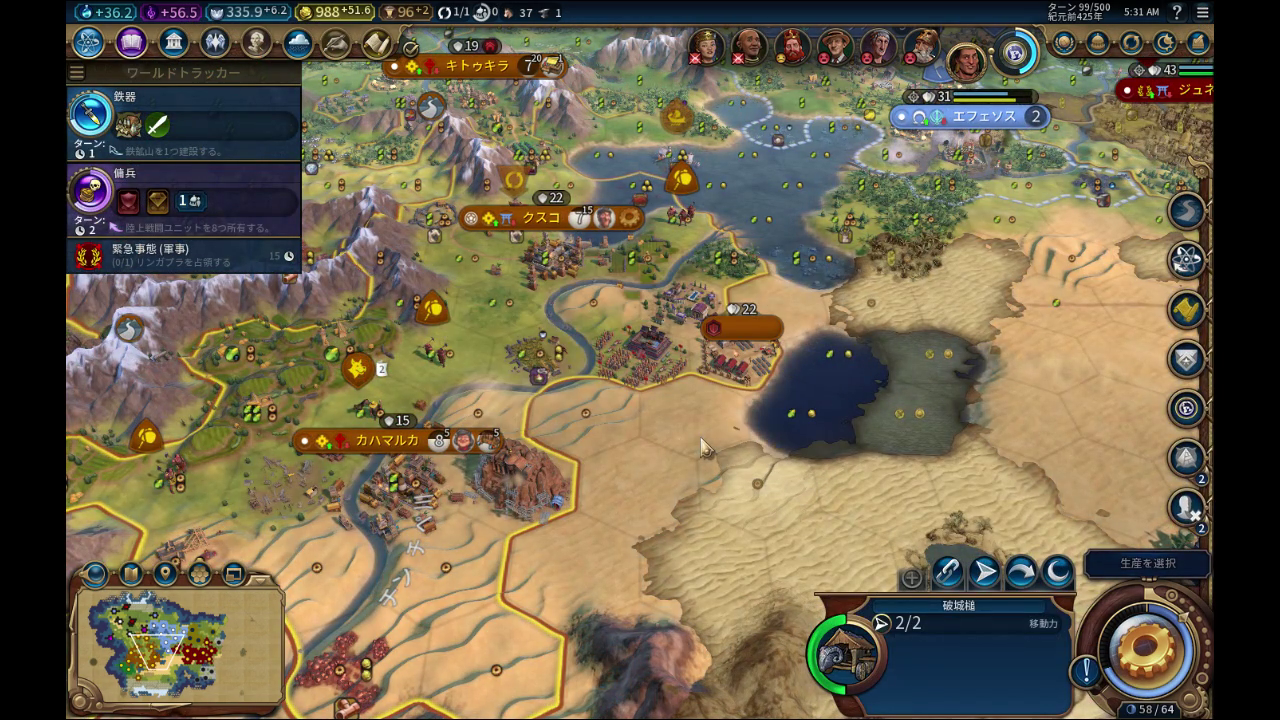
Task: Put the unit to sleep with moon button
Action: (1057, 573)
